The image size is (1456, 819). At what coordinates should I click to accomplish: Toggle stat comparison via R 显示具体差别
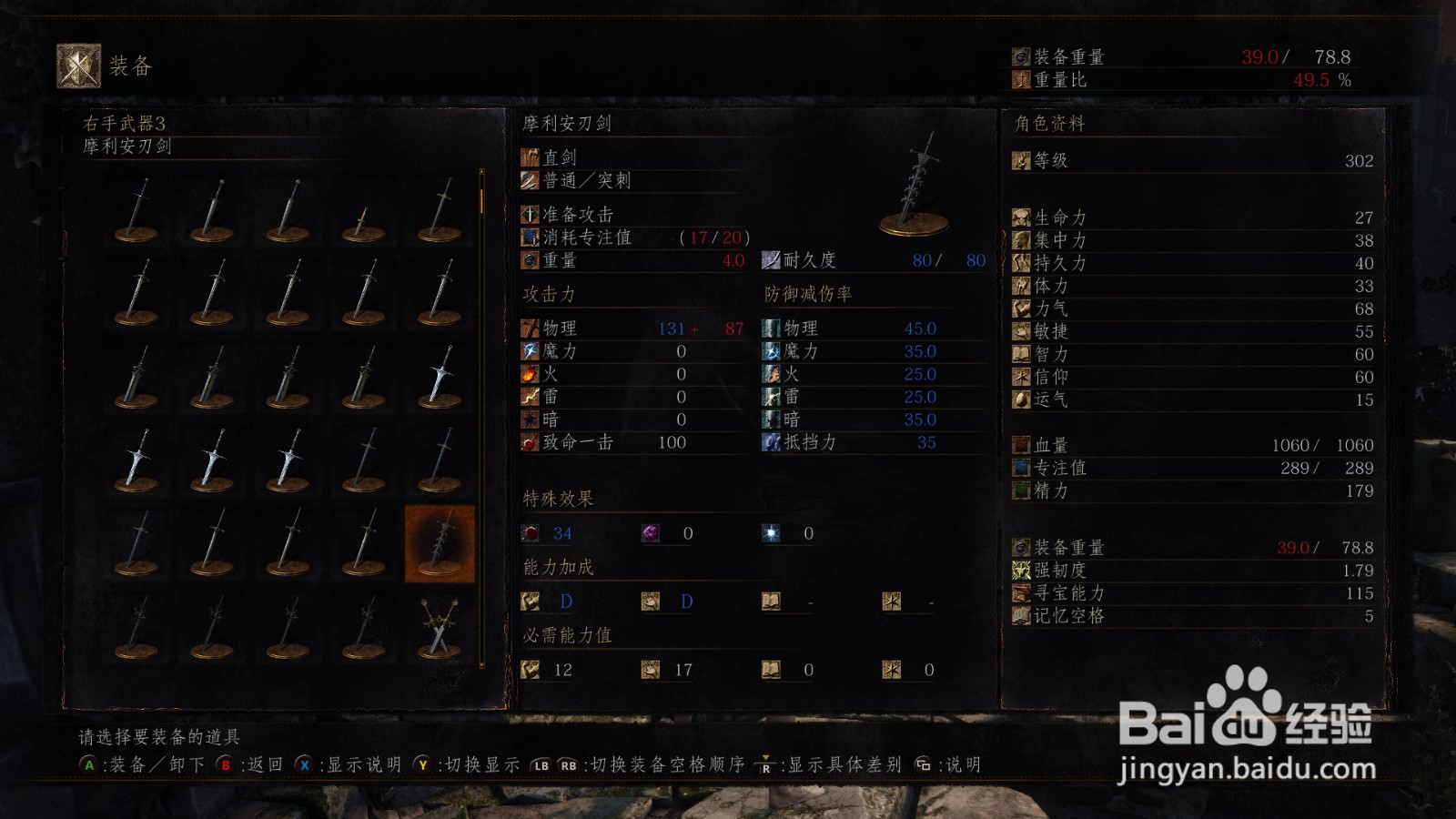767,765
